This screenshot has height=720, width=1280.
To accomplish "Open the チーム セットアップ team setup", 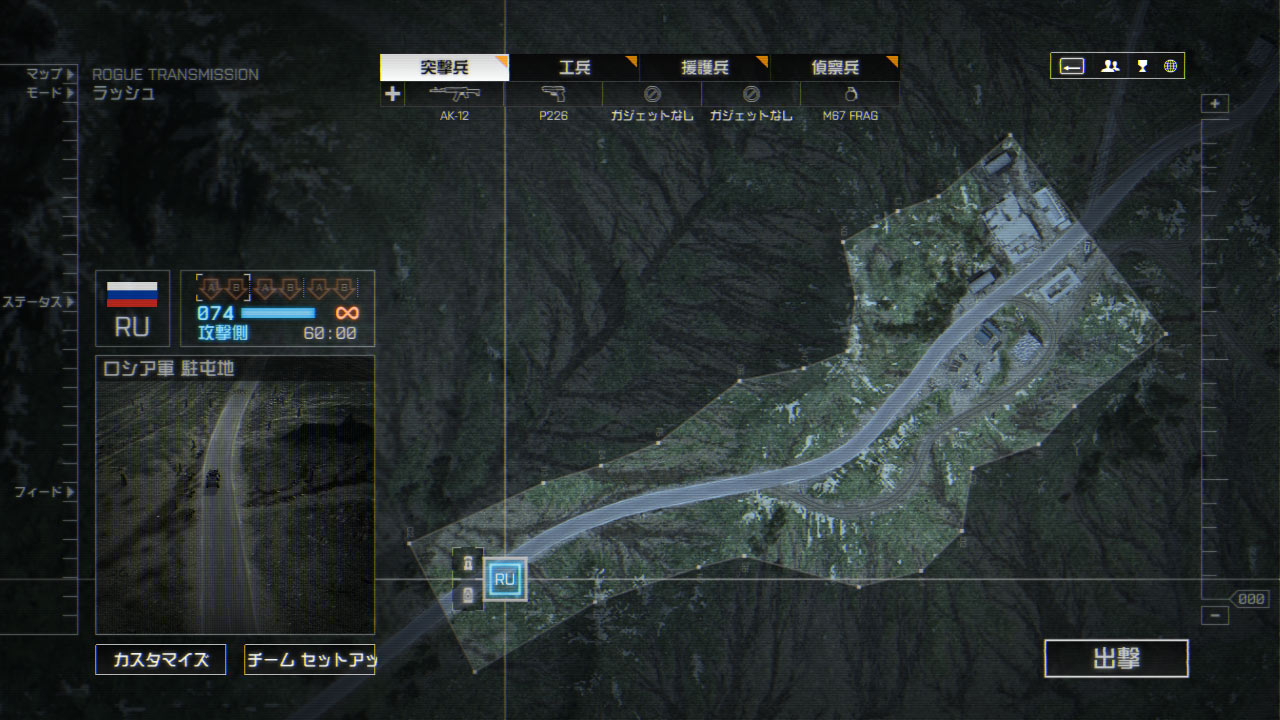I will pyautogui.click(x=310, y=660).
